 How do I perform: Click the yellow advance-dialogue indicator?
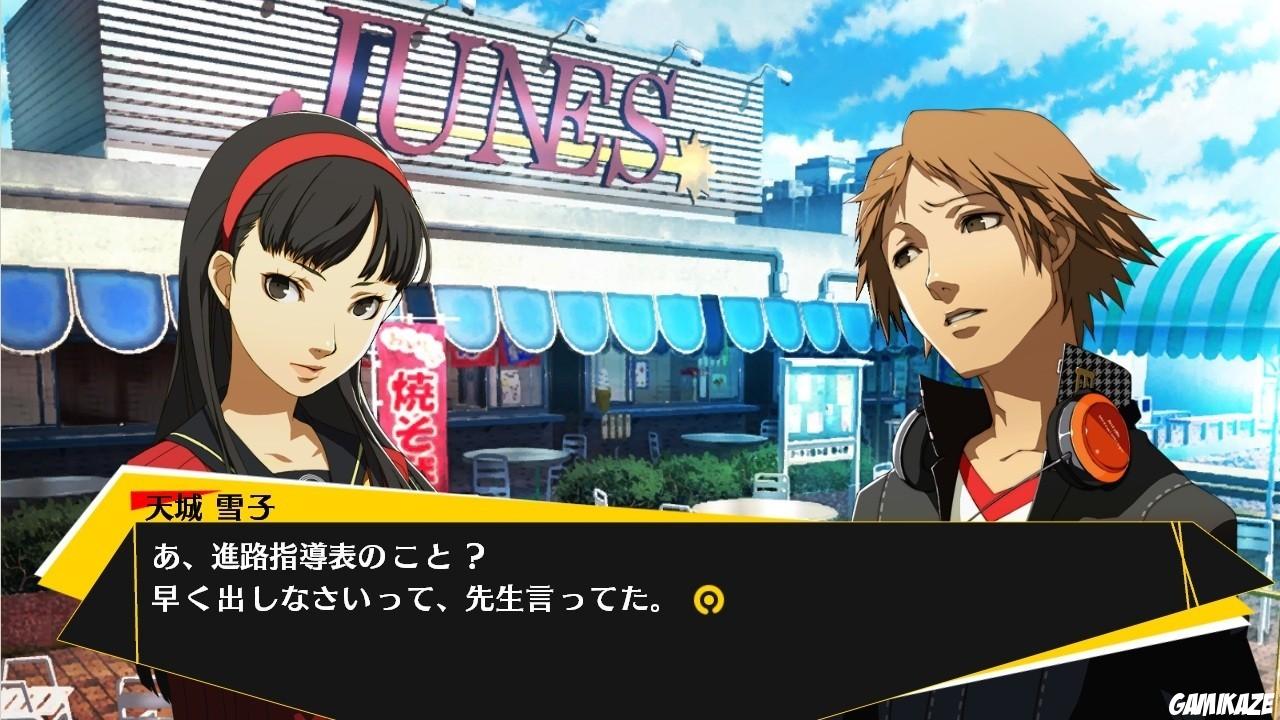tap(710, 599)
